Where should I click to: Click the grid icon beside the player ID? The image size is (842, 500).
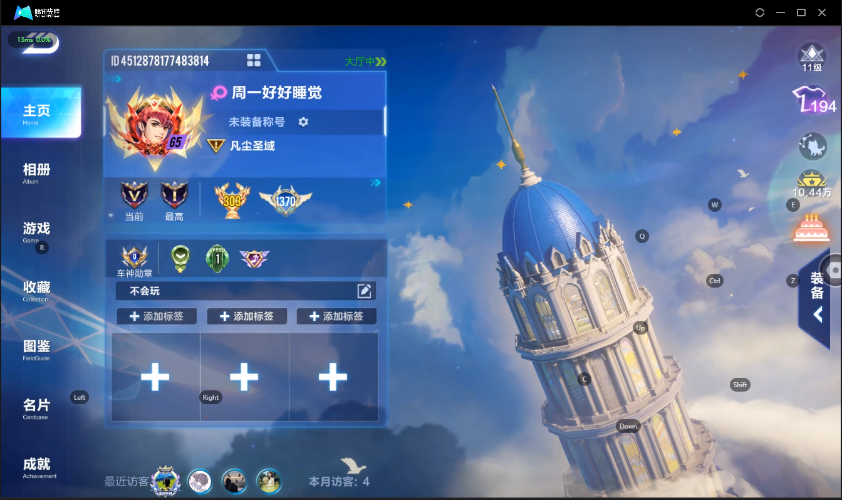pyautogui.click(x=254, y=61)
